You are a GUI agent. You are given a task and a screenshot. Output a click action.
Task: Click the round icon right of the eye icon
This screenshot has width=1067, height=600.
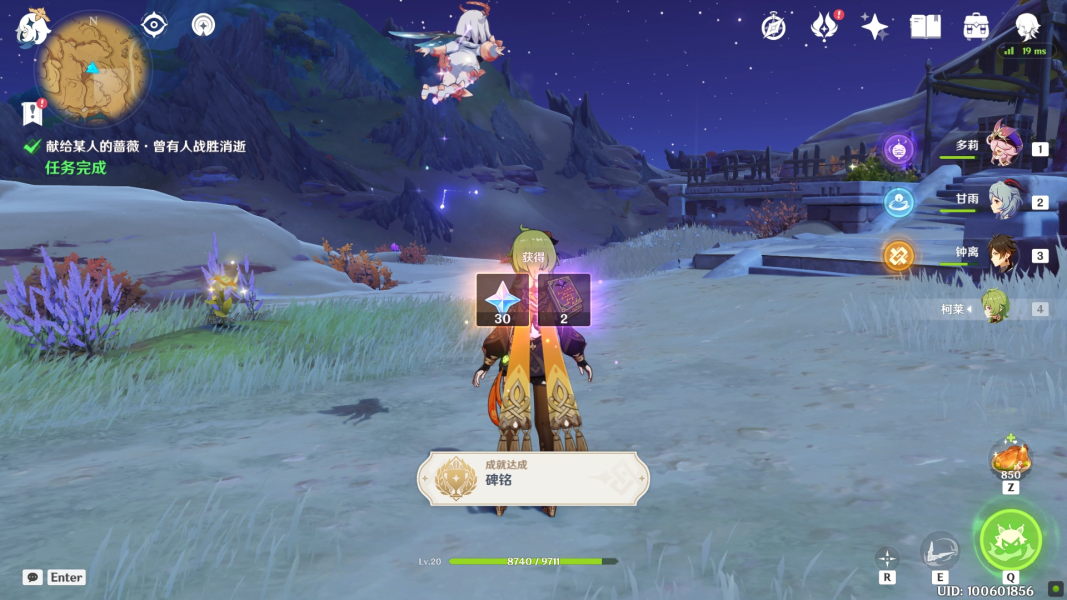pos(204,25)
